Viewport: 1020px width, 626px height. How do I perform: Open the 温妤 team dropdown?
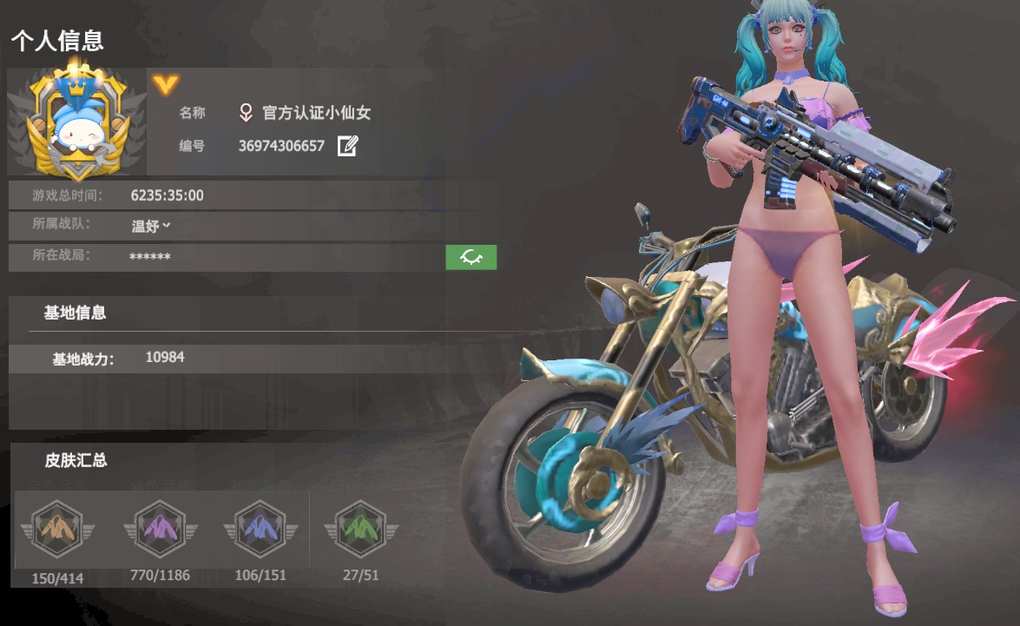(152, 226)
